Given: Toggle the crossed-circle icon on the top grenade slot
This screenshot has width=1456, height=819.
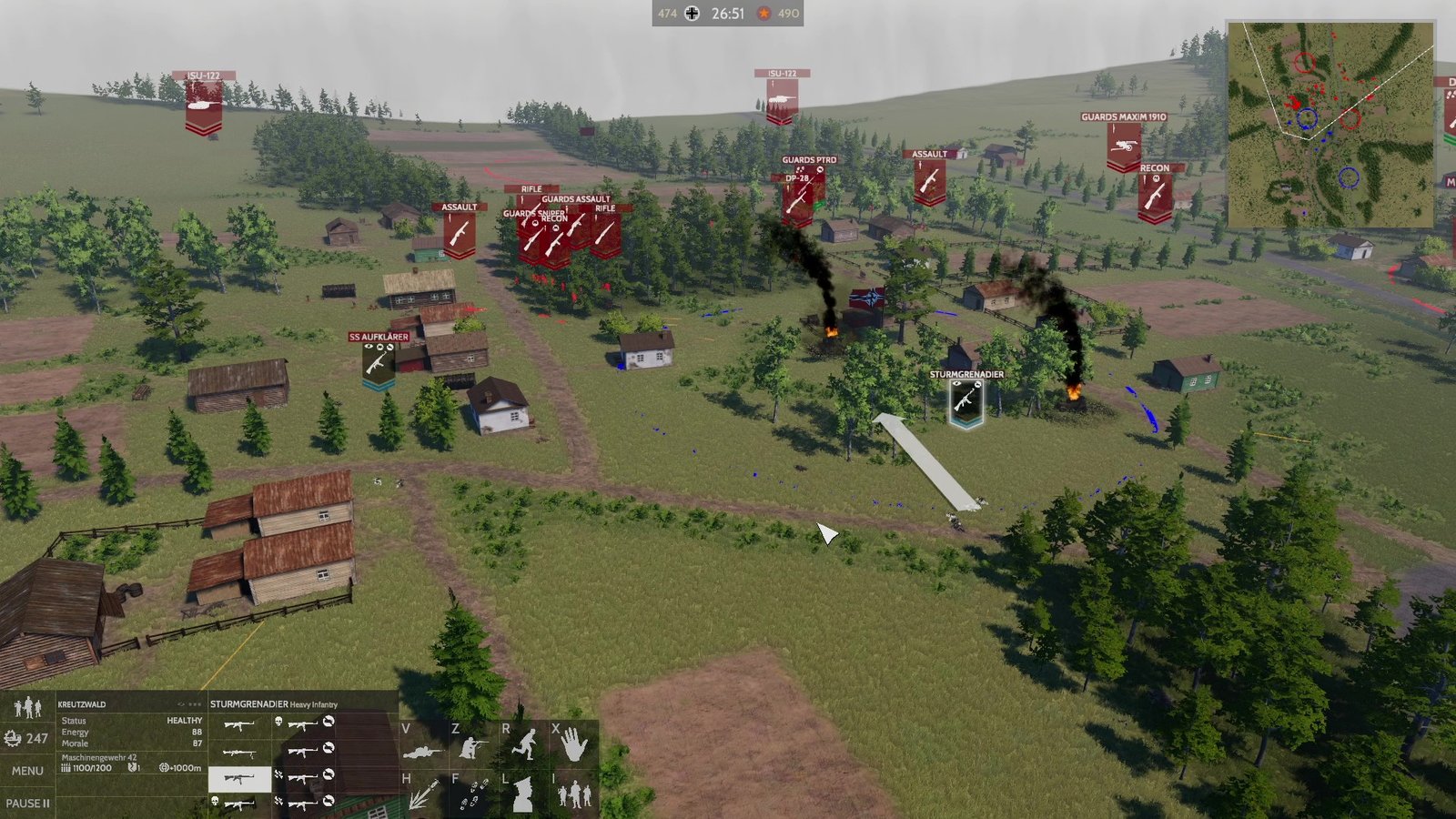Looking at the screenshot, I should point(329,723).
